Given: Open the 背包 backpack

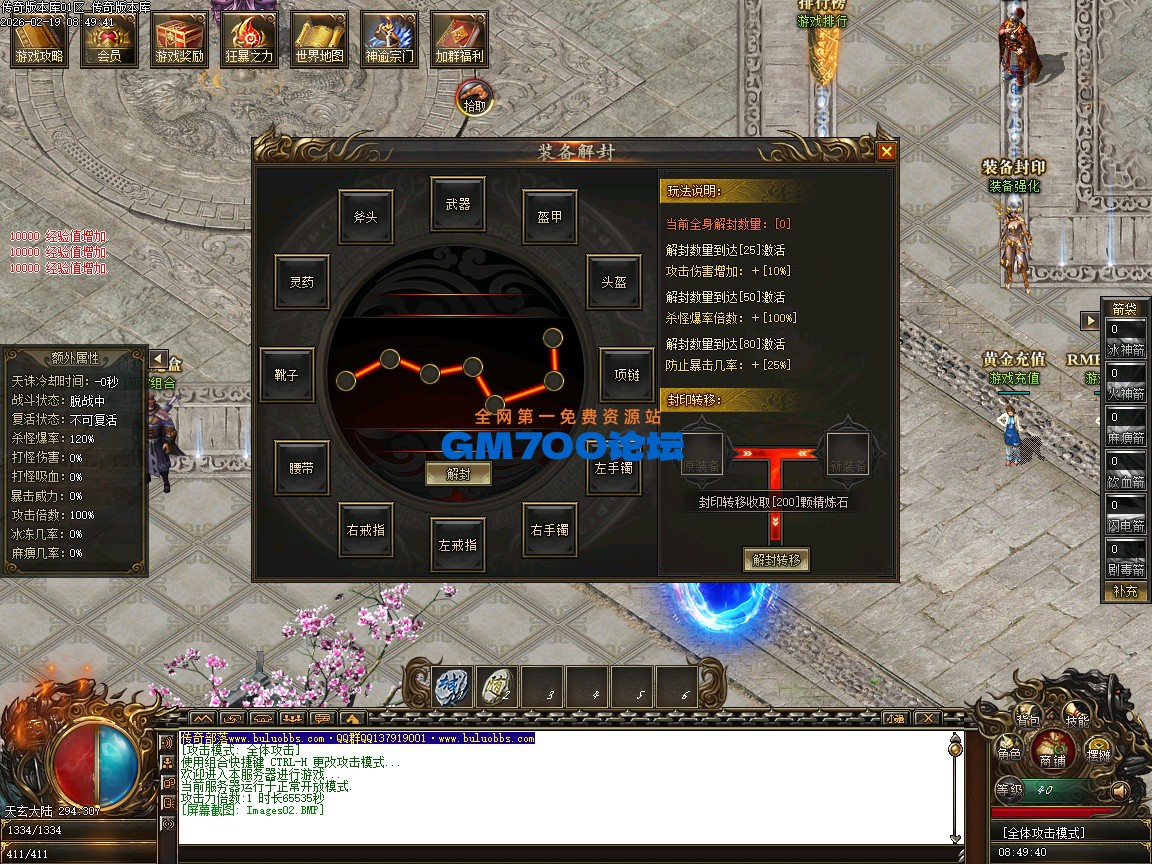Looking at the screenshot, I should [1028, 719].
